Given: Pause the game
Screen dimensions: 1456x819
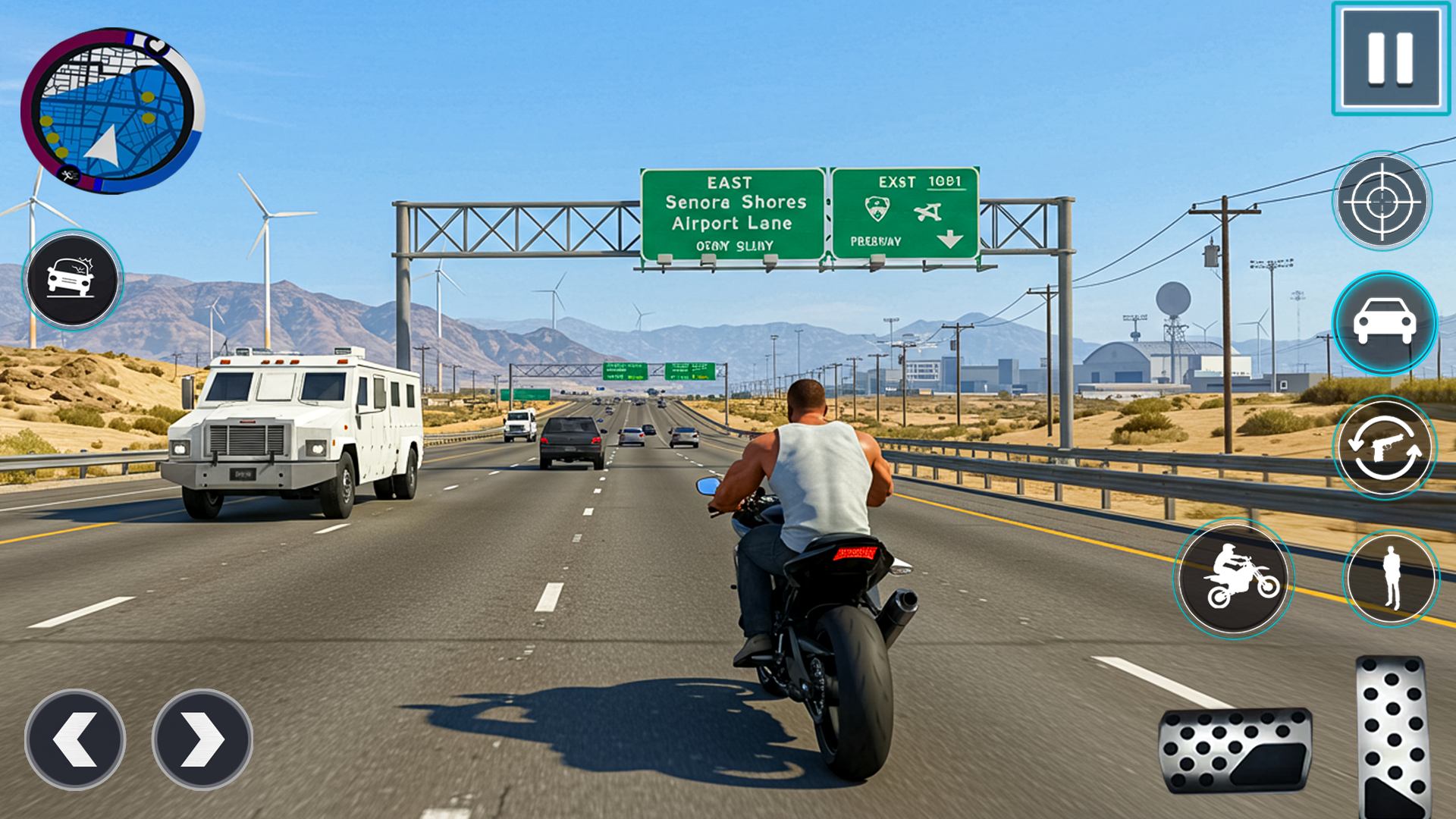Looking at the screenshot, I should [1389, 59].
